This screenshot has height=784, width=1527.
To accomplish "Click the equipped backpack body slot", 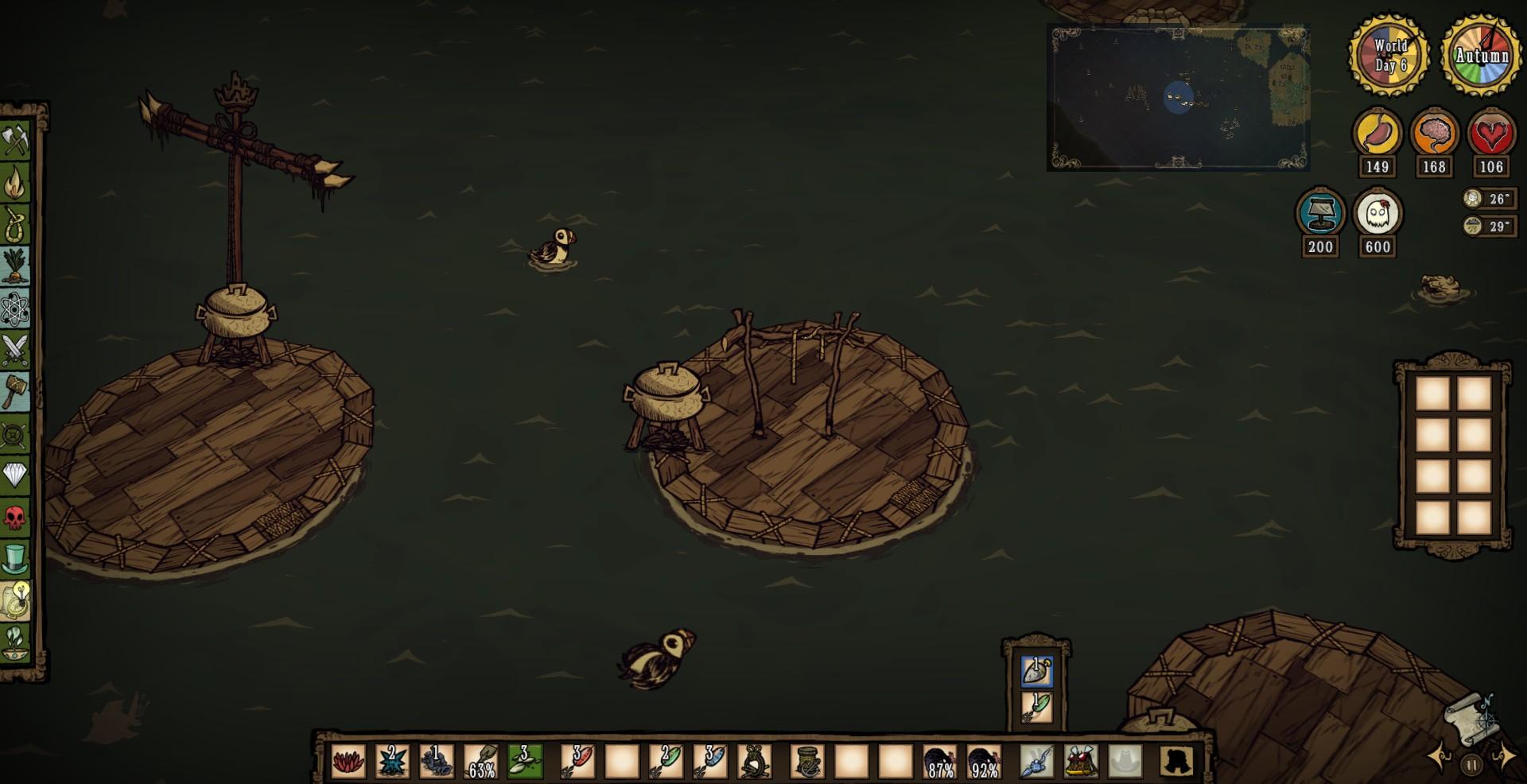I will pos(1081,761).
